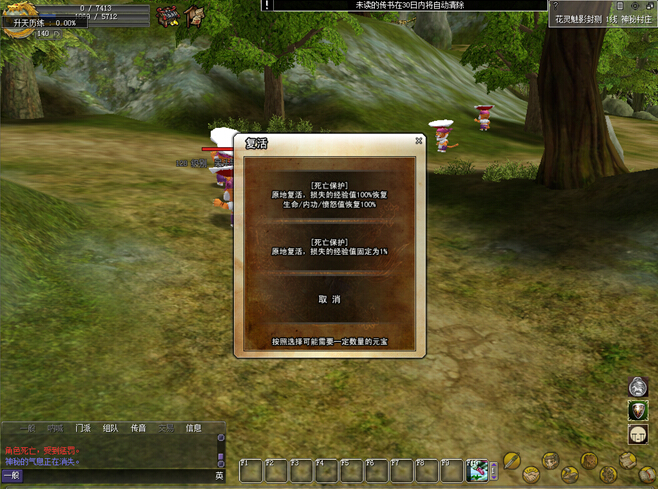This screenshot has height=489, width=658.
Task: Click the 取消 cancel button
Action: coord(329,299)
